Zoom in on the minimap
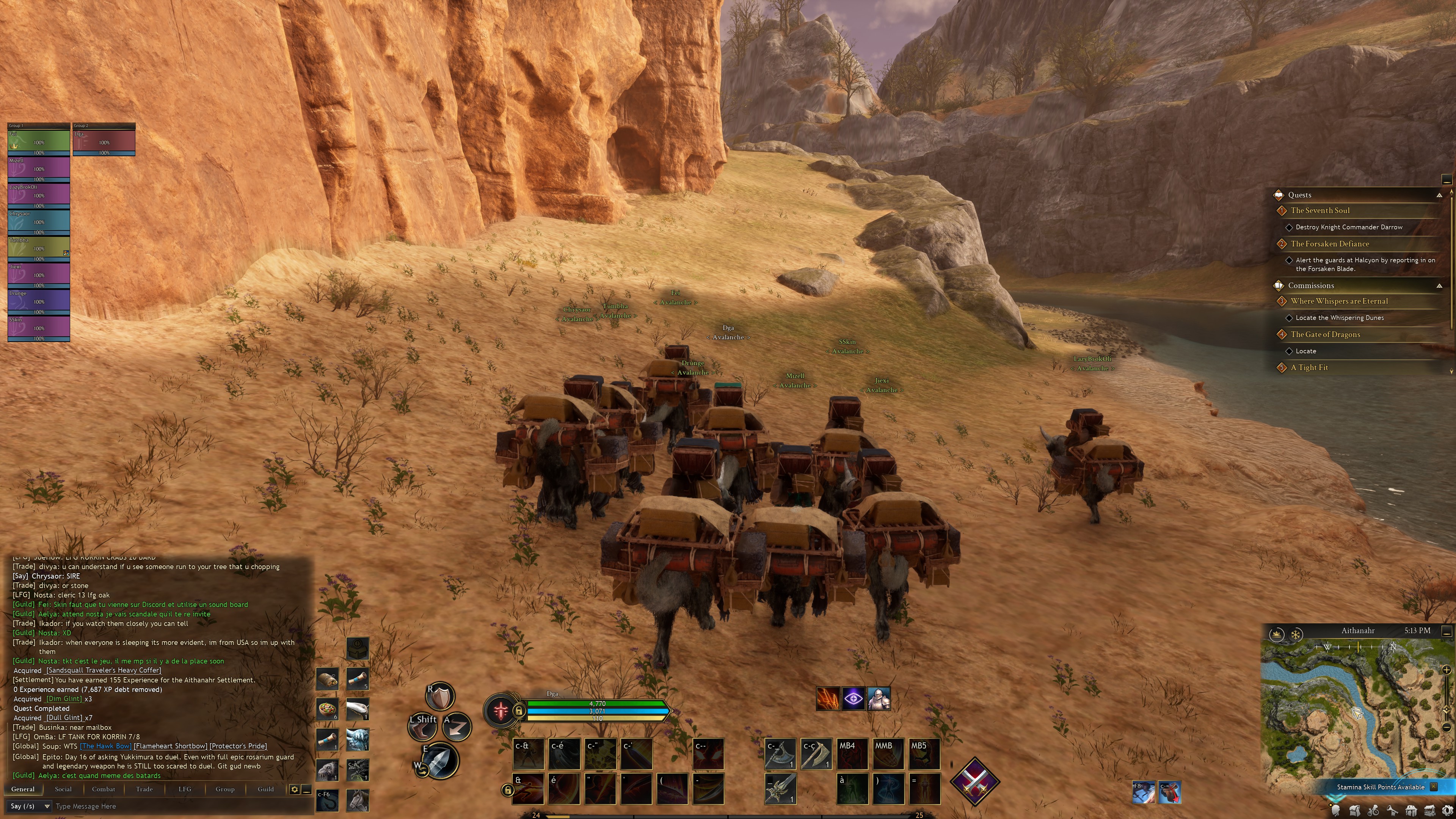1456x819 pixels. 1447,670
